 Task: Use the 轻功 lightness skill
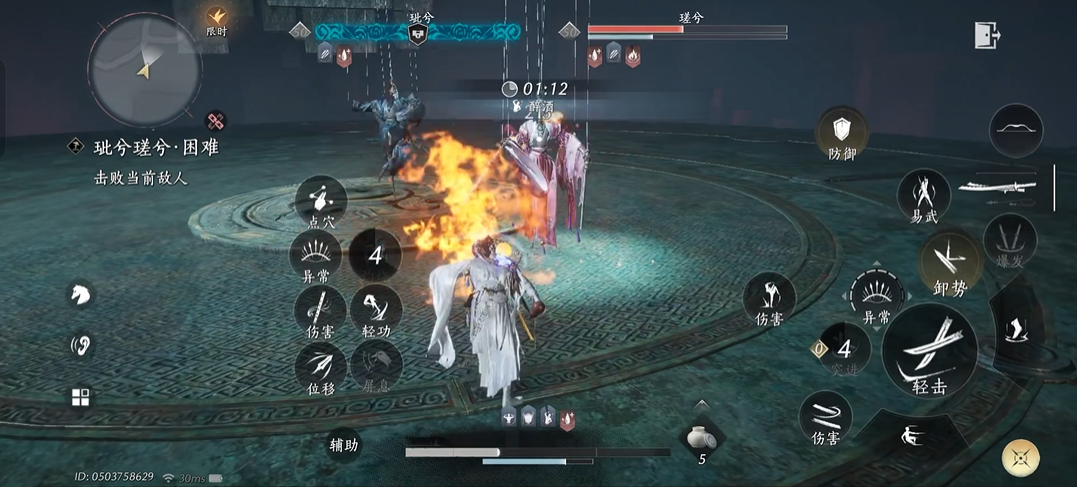[376, 309]
